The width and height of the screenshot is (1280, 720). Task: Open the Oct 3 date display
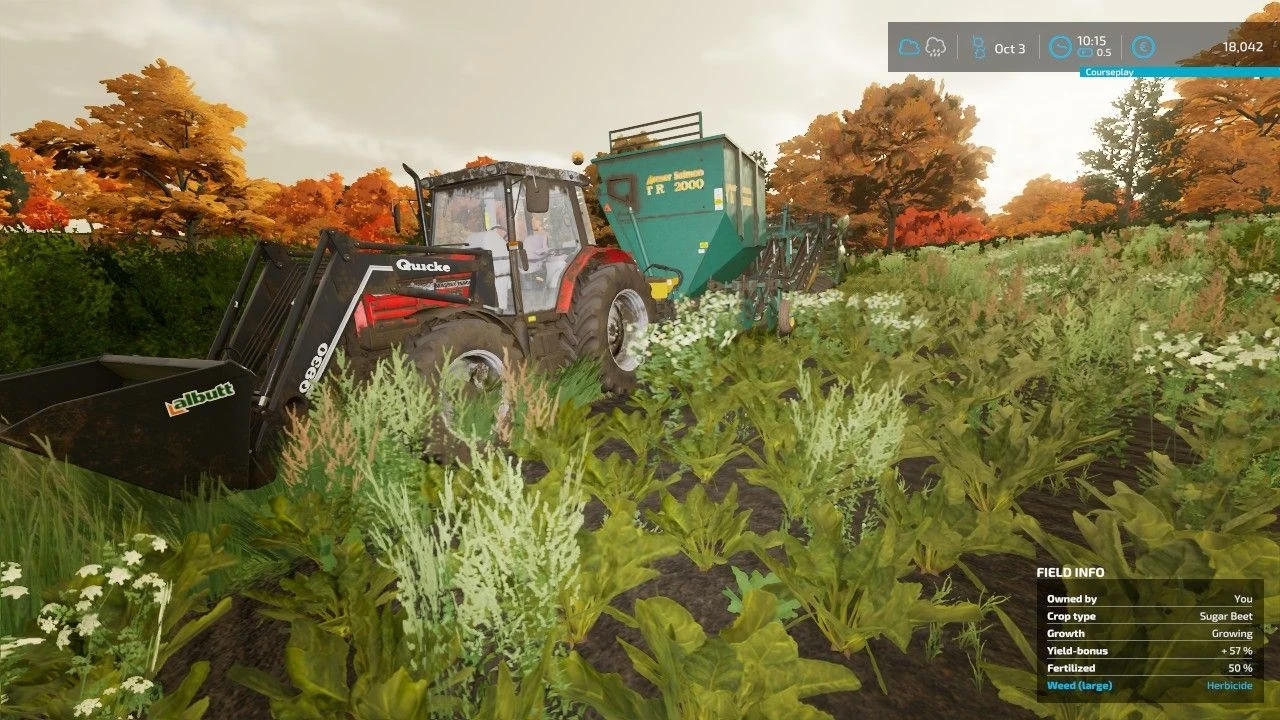pyautogui.click(x=1009, y=47)
